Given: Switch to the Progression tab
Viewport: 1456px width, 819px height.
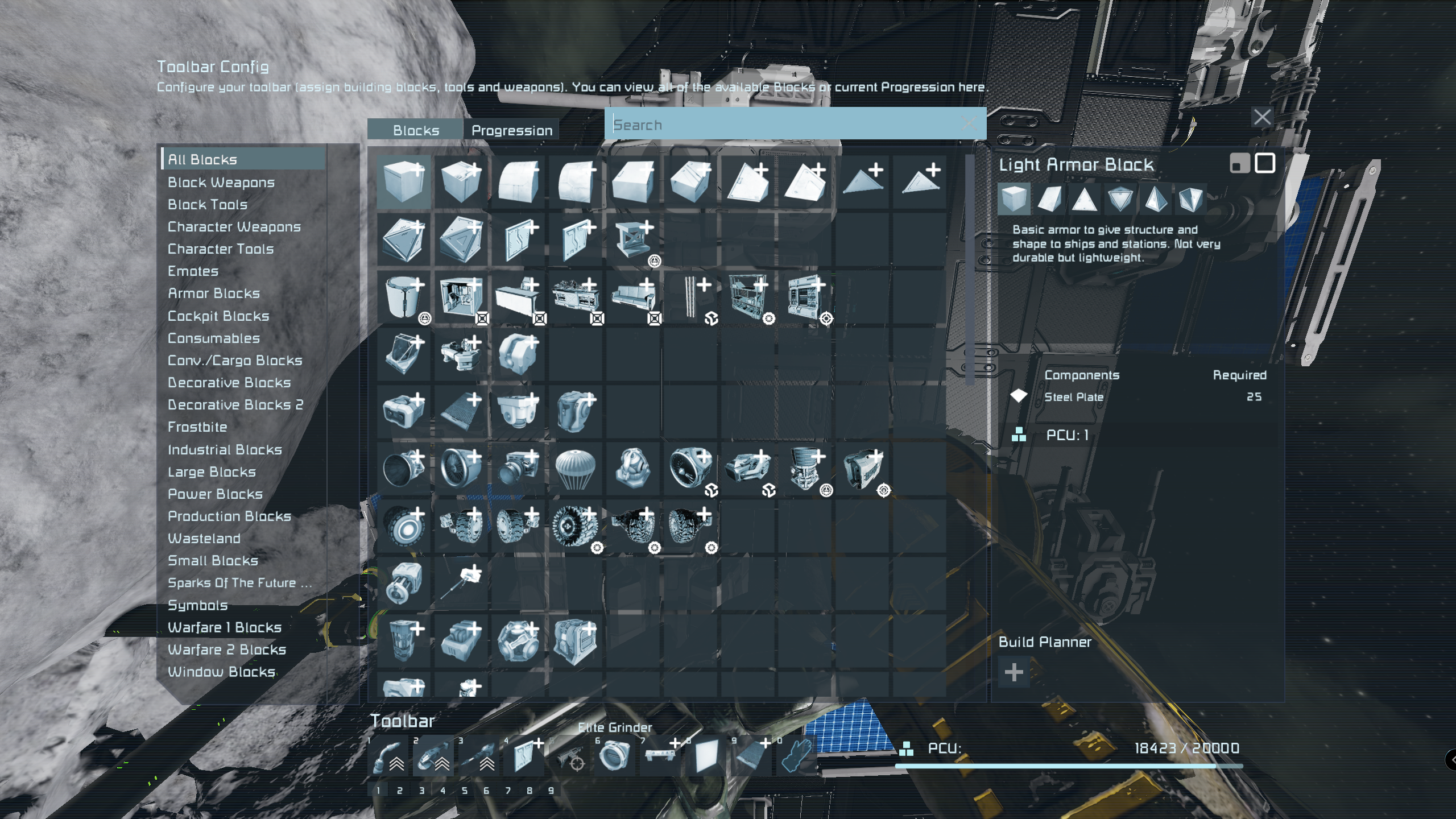Looking at the screenshot, I should pyautogui.click(x=511, y=130).
